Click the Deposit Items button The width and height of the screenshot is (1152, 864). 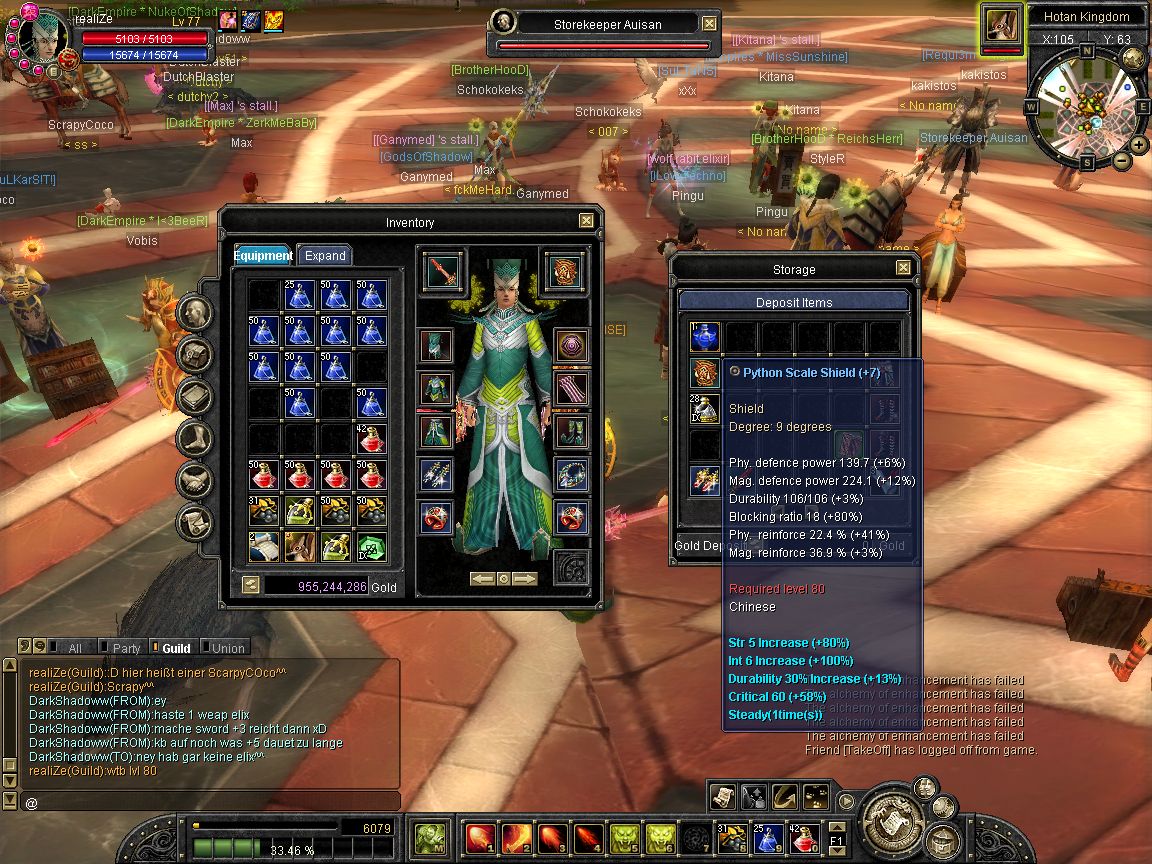(x=794, y=302)
